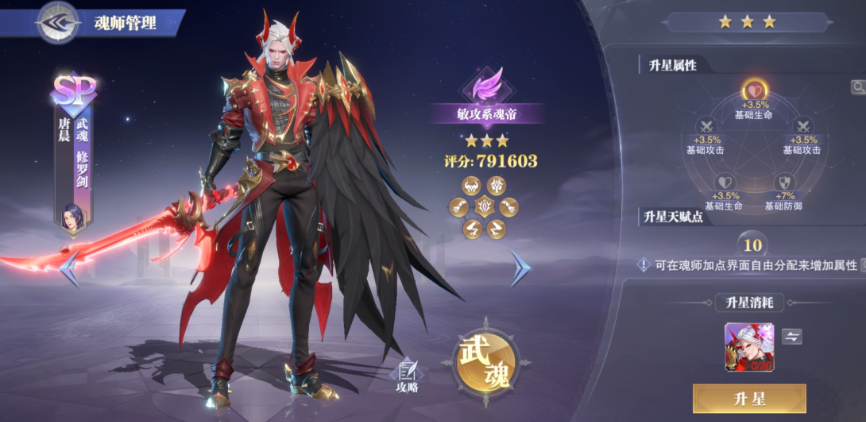Tap the small character portrait under SP badge
Viewport: 866px width, 422px height.
coord(73,216)
